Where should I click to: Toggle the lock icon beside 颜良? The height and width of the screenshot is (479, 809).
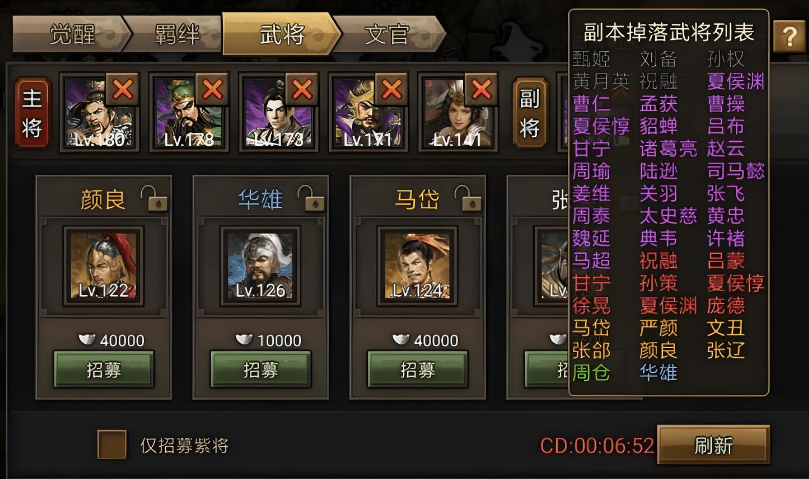[153, 197]
